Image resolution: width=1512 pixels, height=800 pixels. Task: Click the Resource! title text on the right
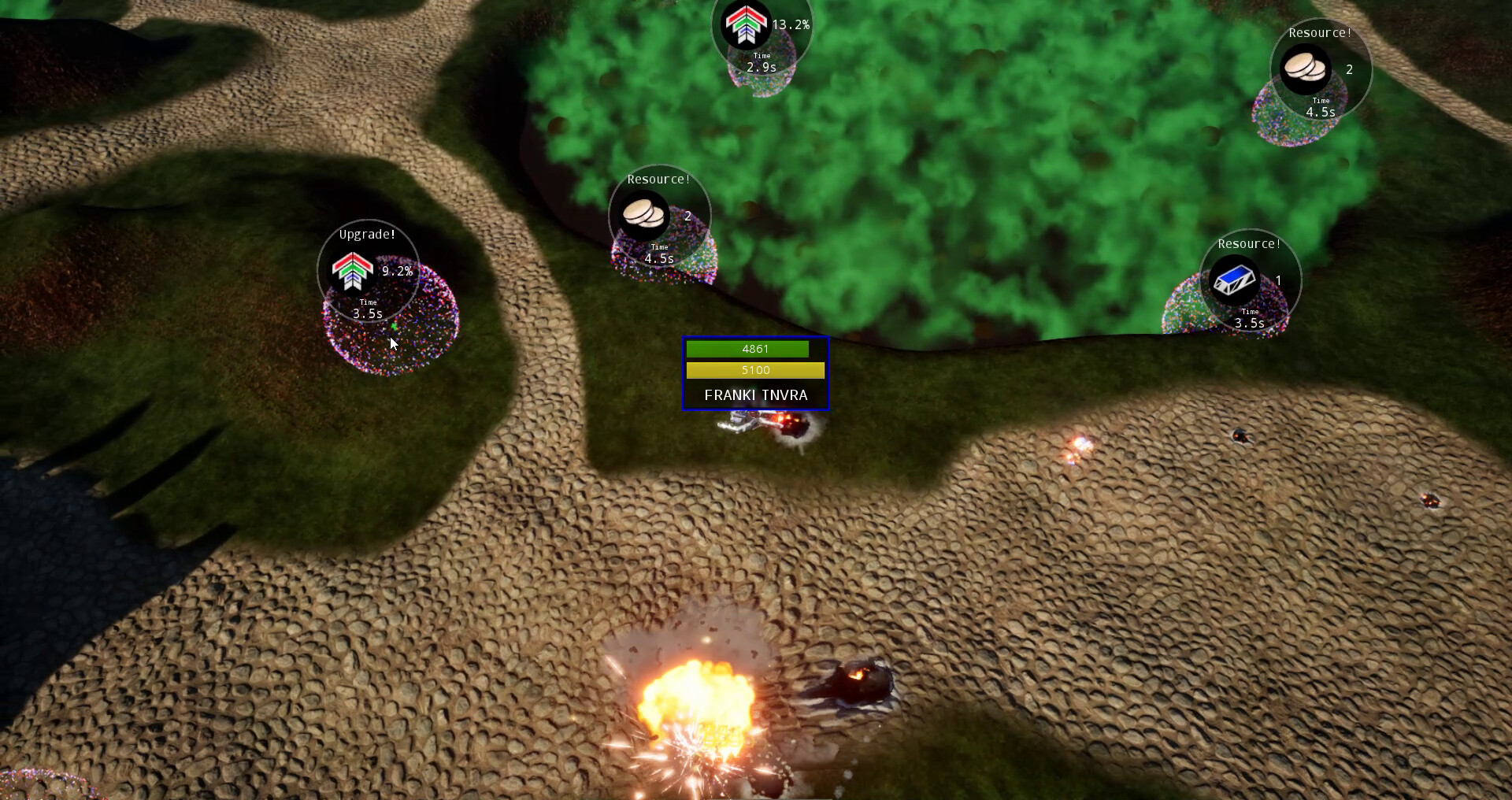(x=1248, y=244)
